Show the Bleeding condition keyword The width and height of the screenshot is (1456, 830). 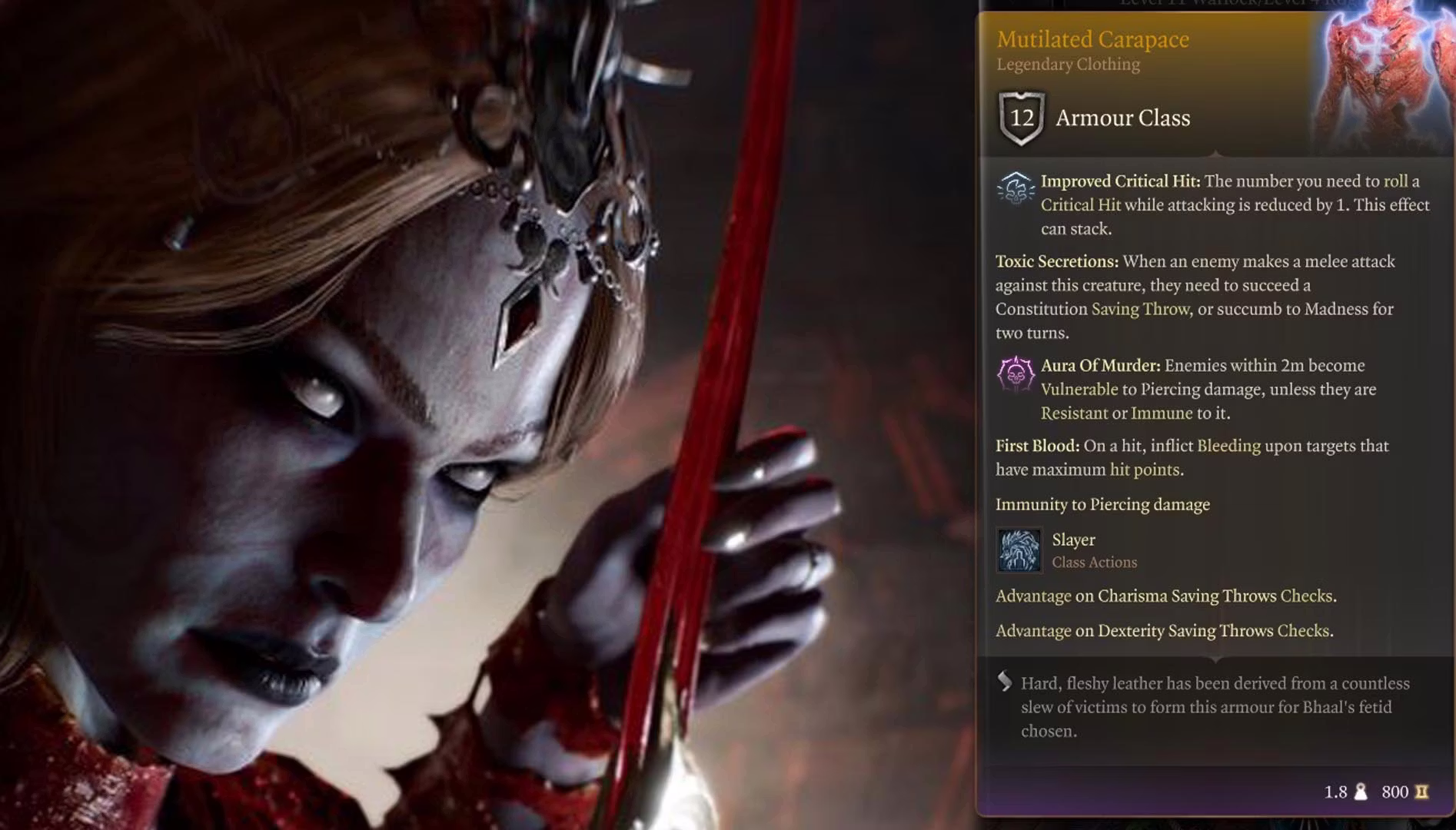[1228, 447]
